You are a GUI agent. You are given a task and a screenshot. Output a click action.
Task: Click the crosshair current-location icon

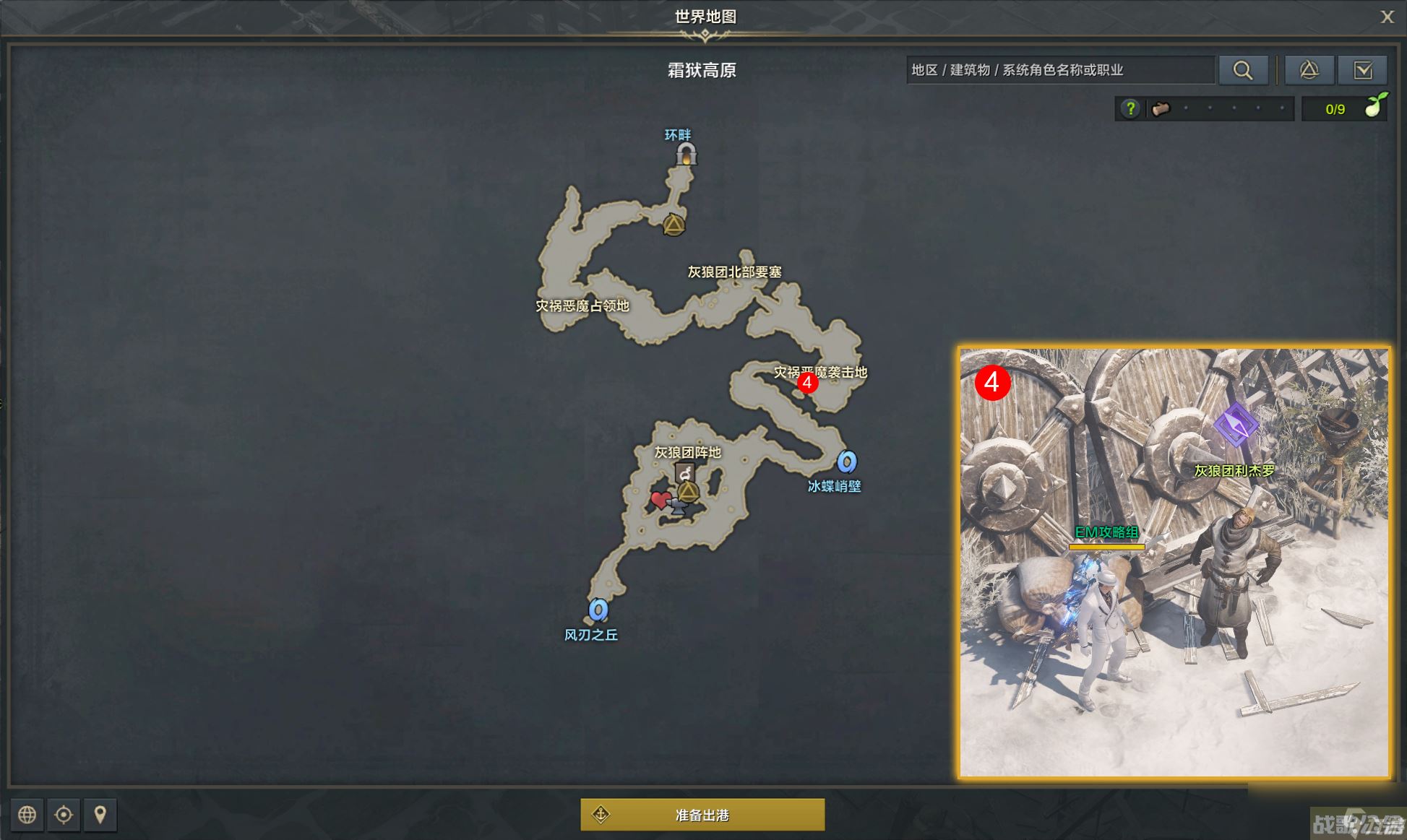coord(64,815)
